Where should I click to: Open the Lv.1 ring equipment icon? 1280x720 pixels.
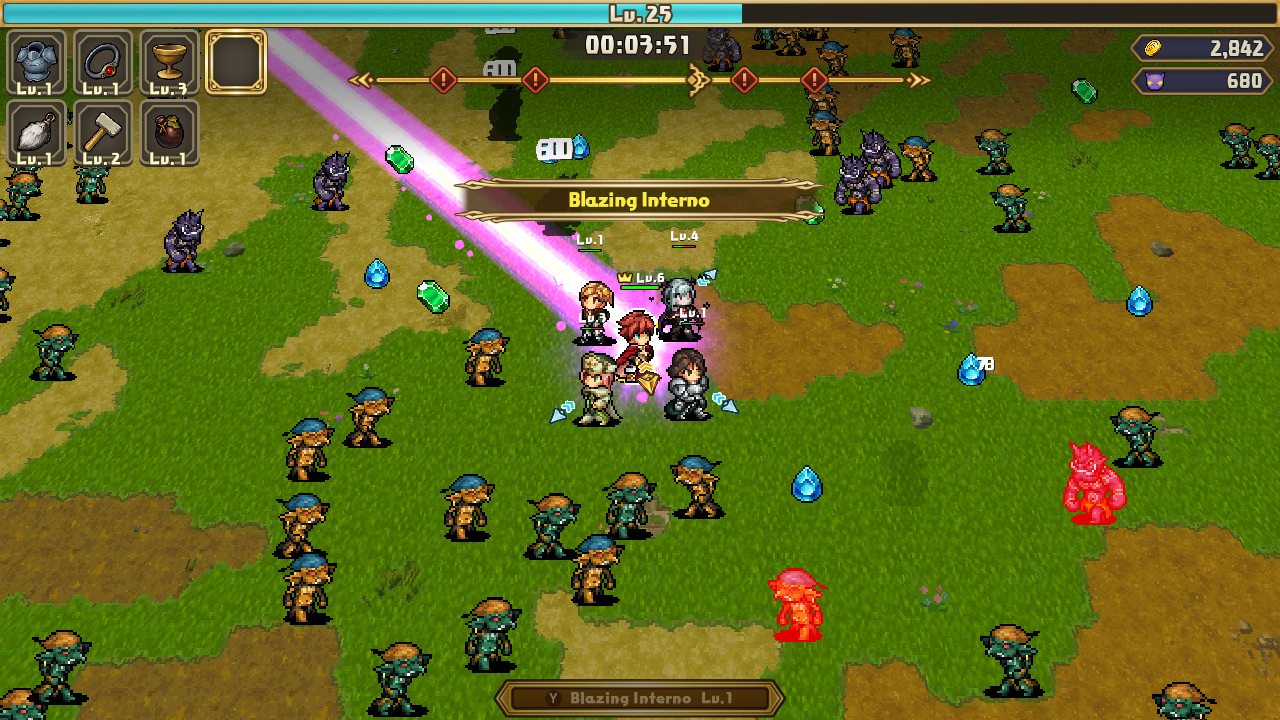pos(103,62)
